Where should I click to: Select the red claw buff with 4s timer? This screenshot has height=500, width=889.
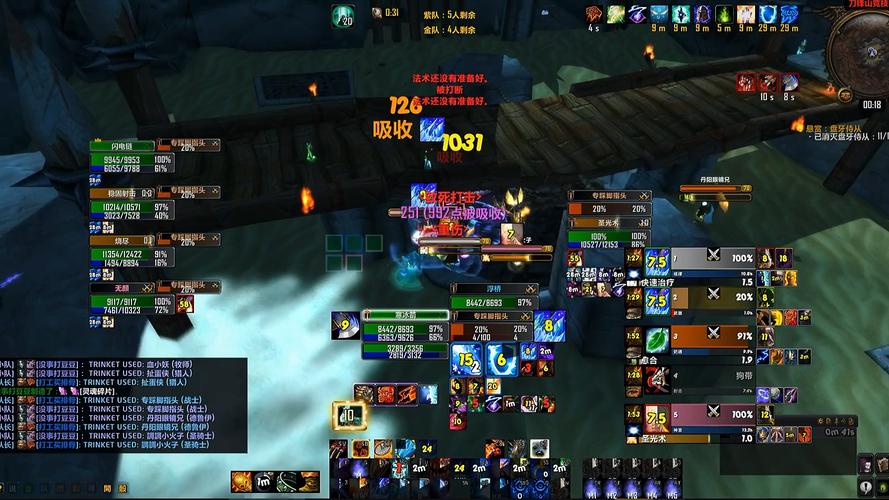pos(594,14)
